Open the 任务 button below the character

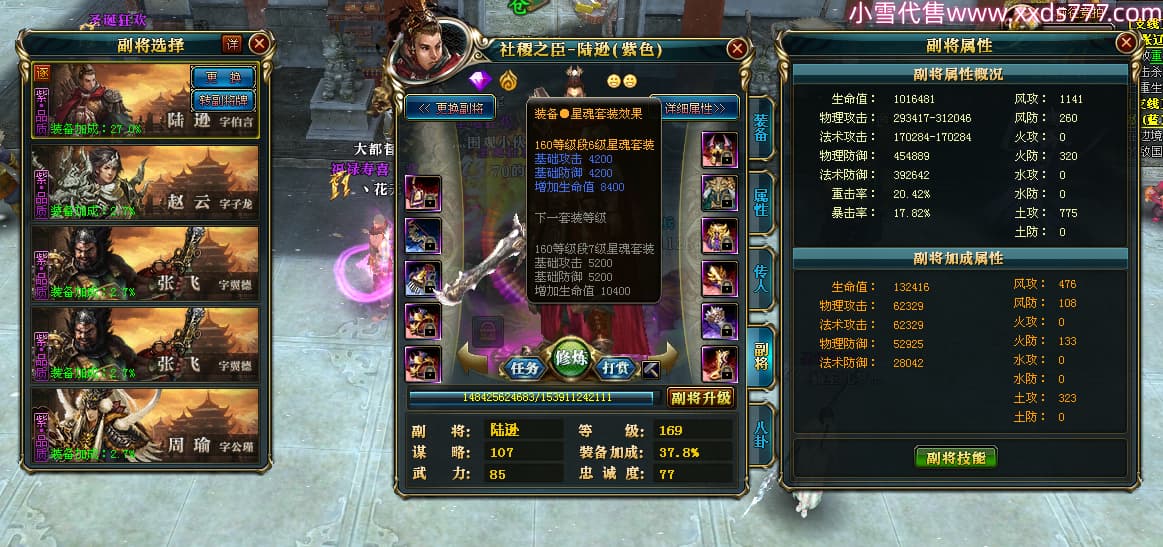[525, 367]
